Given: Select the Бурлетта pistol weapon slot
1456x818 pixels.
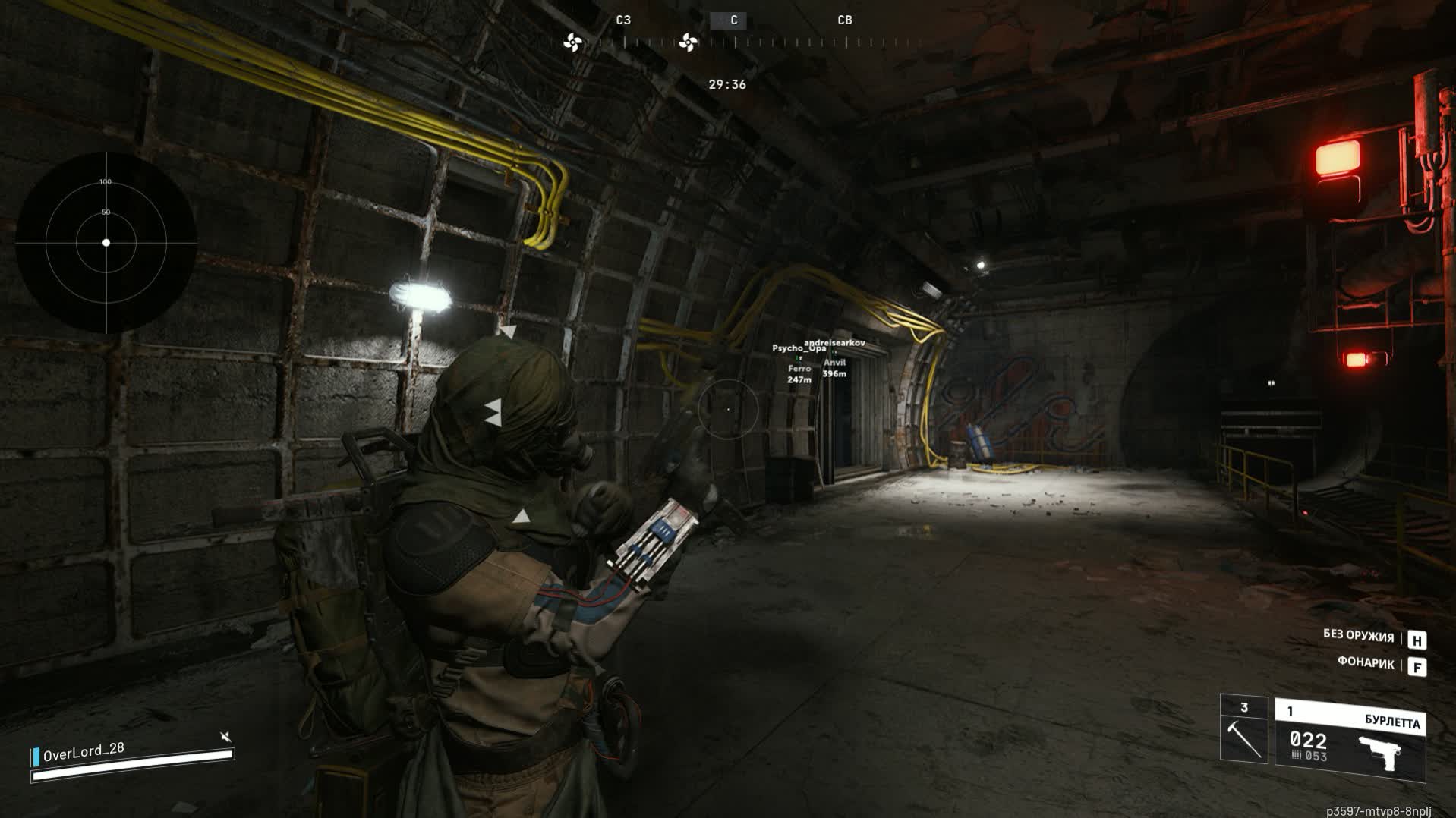Looking at the screenshot, I should (1349, 740).
